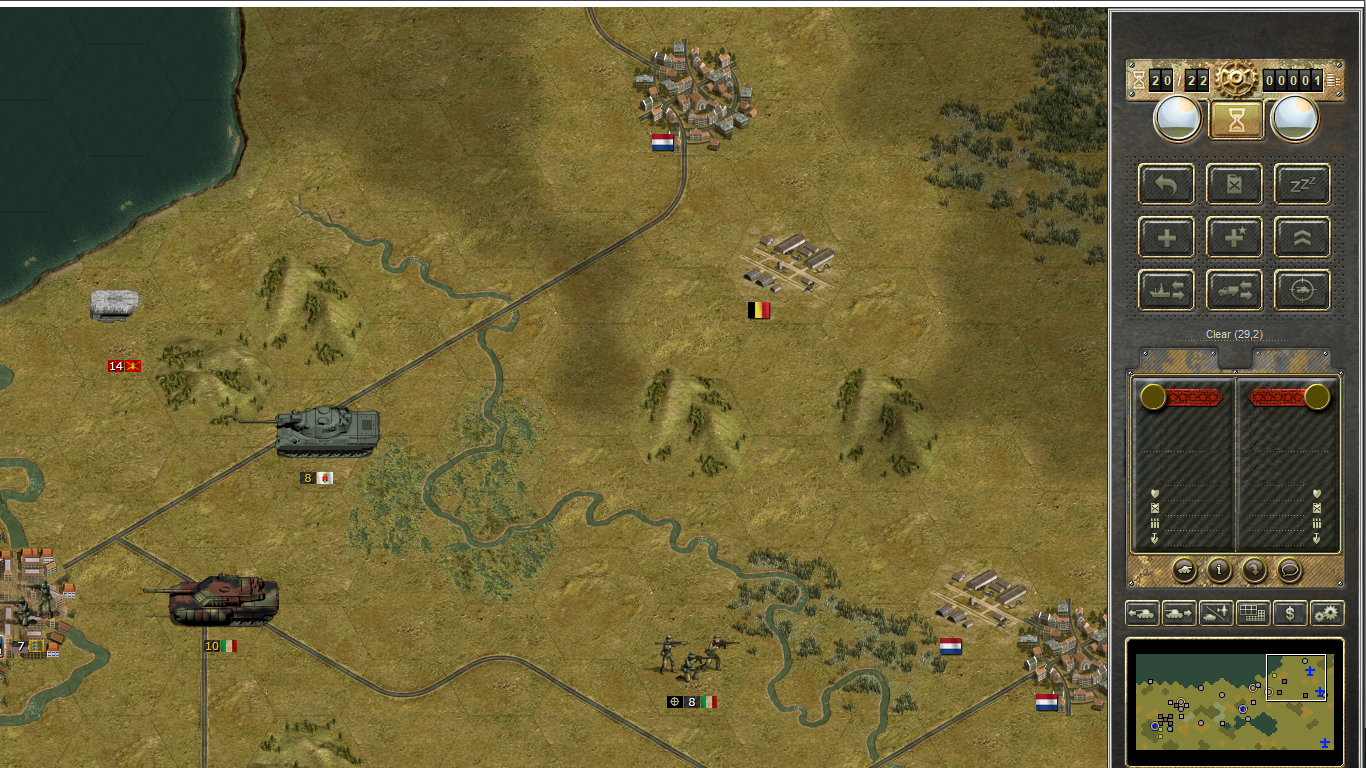
Task: Show unit info with the 'i' button
Action: coord(1219,570)
